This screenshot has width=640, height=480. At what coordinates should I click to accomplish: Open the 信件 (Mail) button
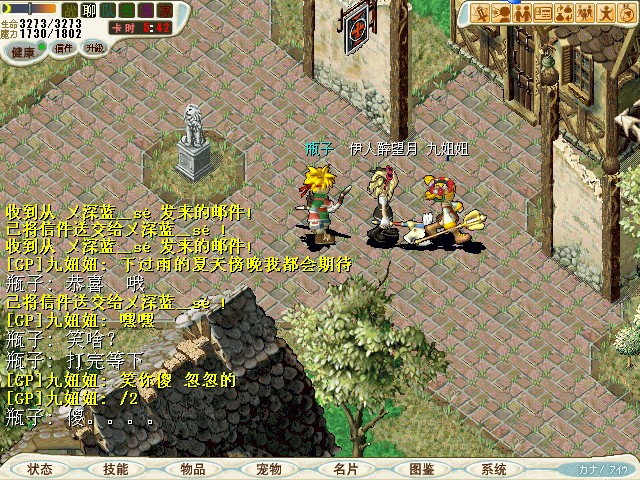[x=64, y=48]
